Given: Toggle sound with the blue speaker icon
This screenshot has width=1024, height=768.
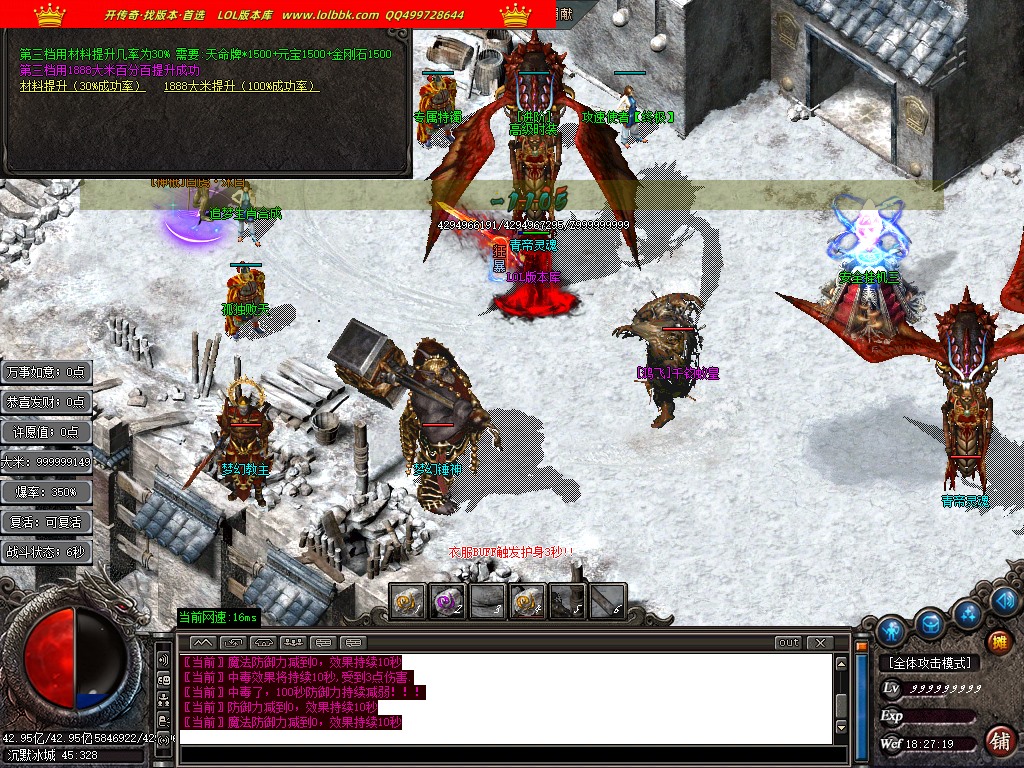Looking at the screenshot, I should [1006, 600].
